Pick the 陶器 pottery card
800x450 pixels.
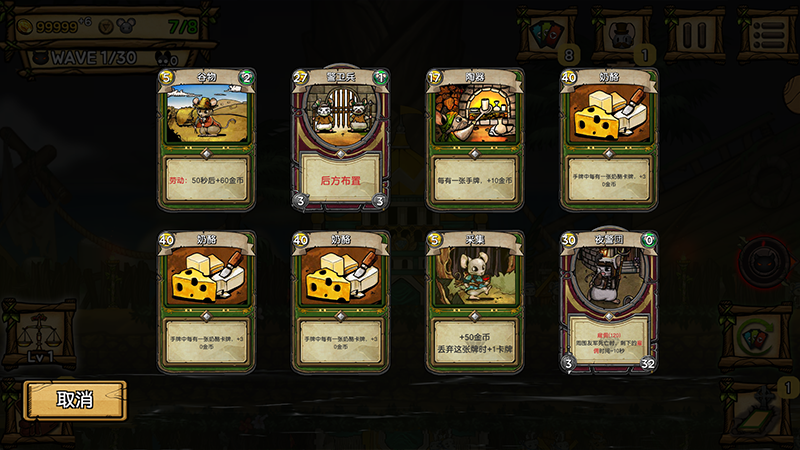tap(475, 140)
